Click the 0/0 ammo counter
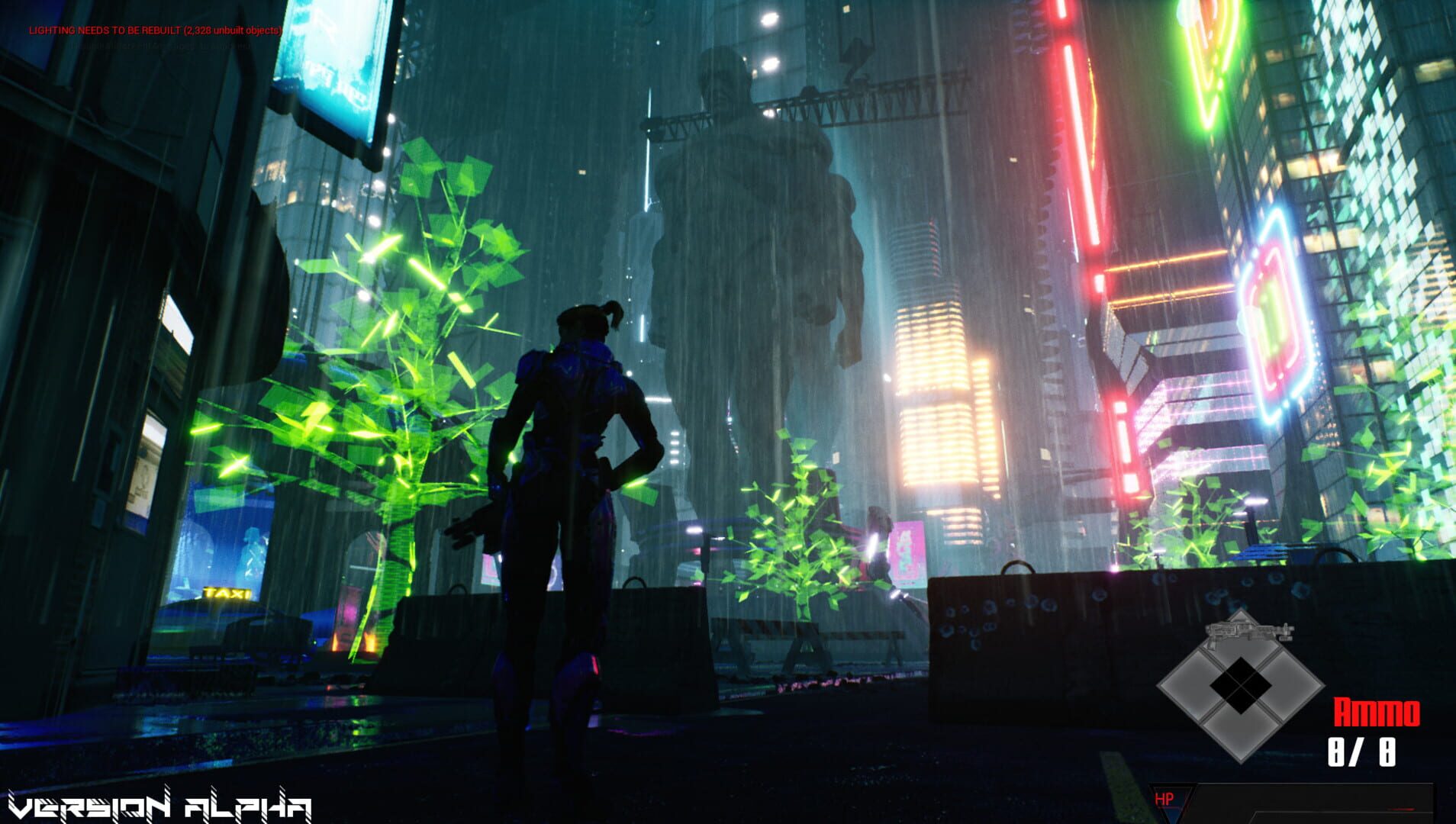Screen dimensions: 1456x824 (x=1361, y=752)
